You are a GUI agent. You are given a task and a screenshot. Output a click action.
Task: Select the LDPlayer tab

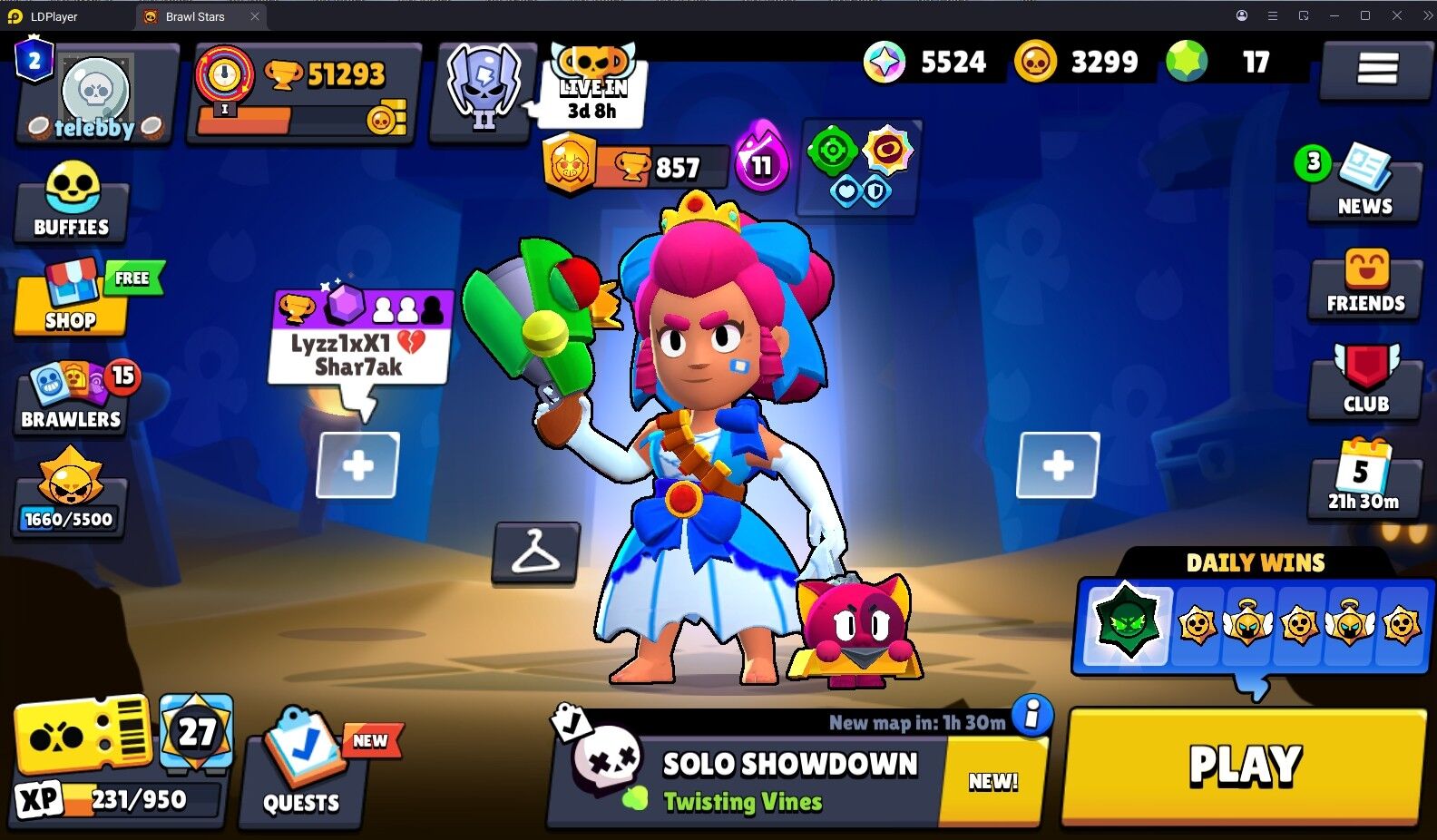tap(54, 15)
